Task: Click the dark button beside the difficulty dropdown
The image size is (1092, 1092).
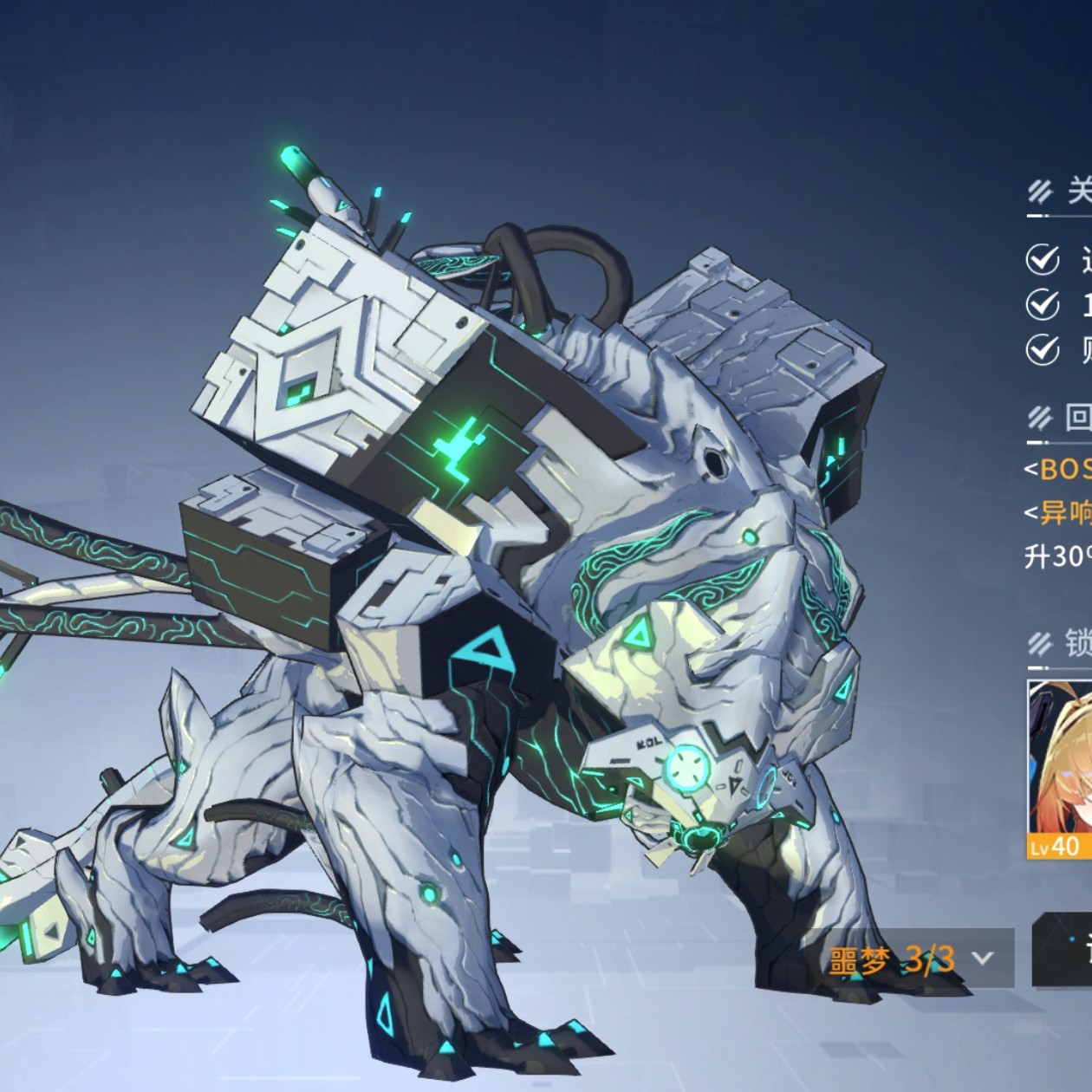Action: click(1064, 950)
